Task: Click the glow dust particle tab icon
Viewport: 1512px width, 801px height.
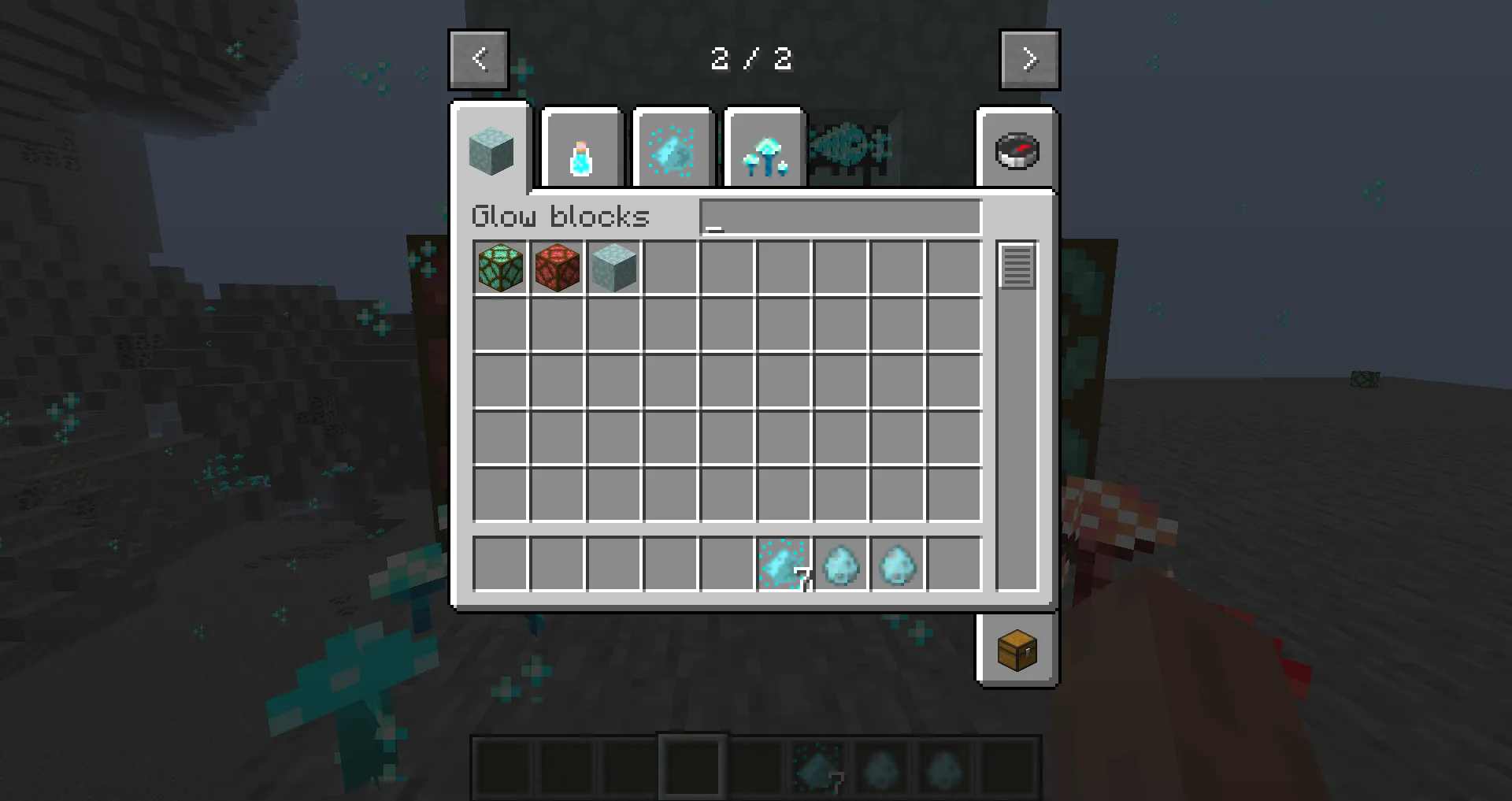Action: (x=673, y=148)
